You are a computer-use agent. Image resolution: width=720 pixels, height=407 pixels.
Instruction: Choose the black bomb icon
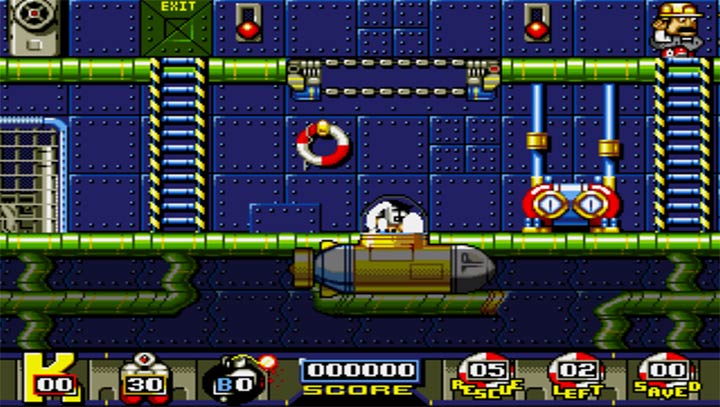236,379
